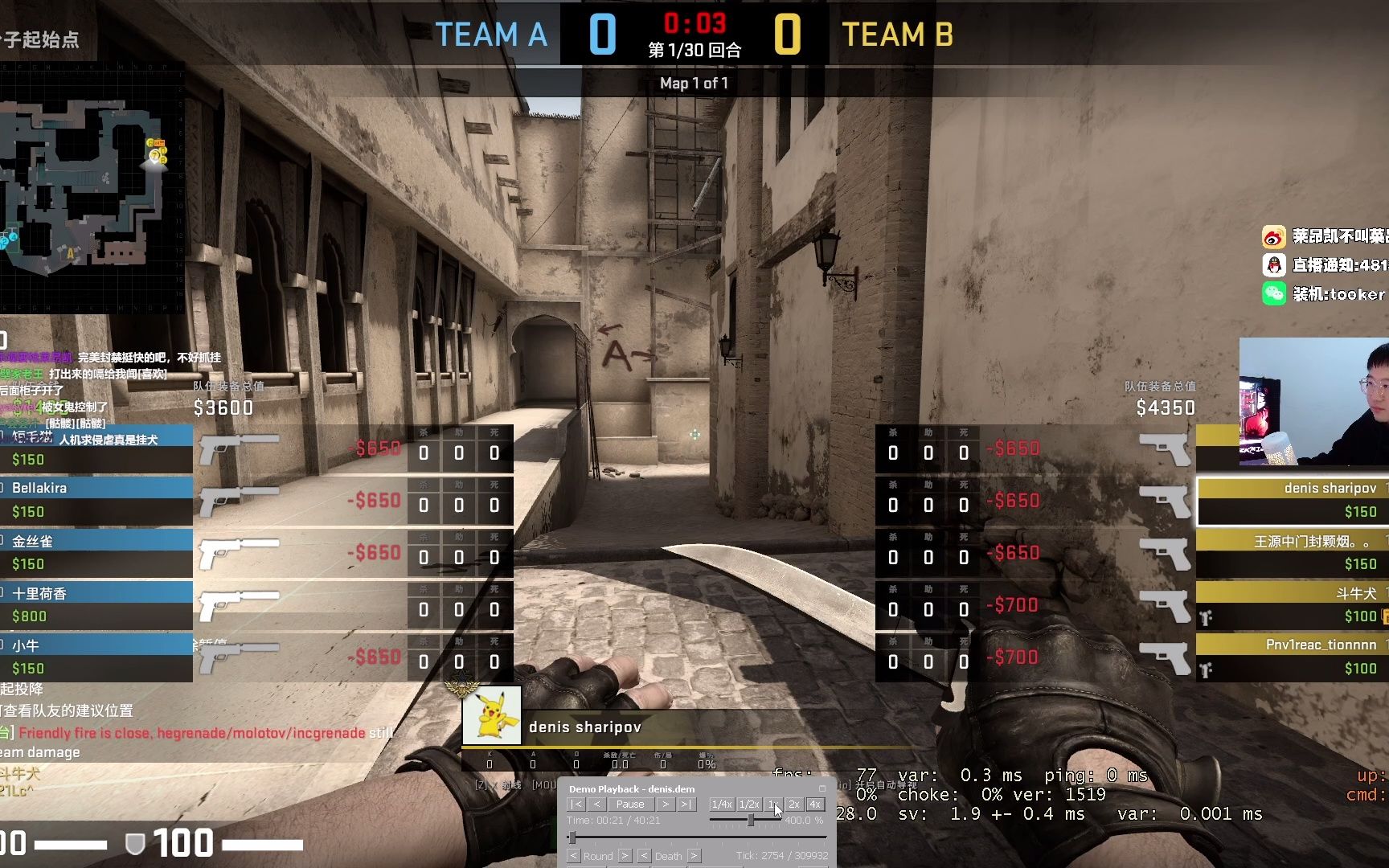Enable 4x playback speed
This screenshot has width=1389, height=868.
click(x=816, y=804)
